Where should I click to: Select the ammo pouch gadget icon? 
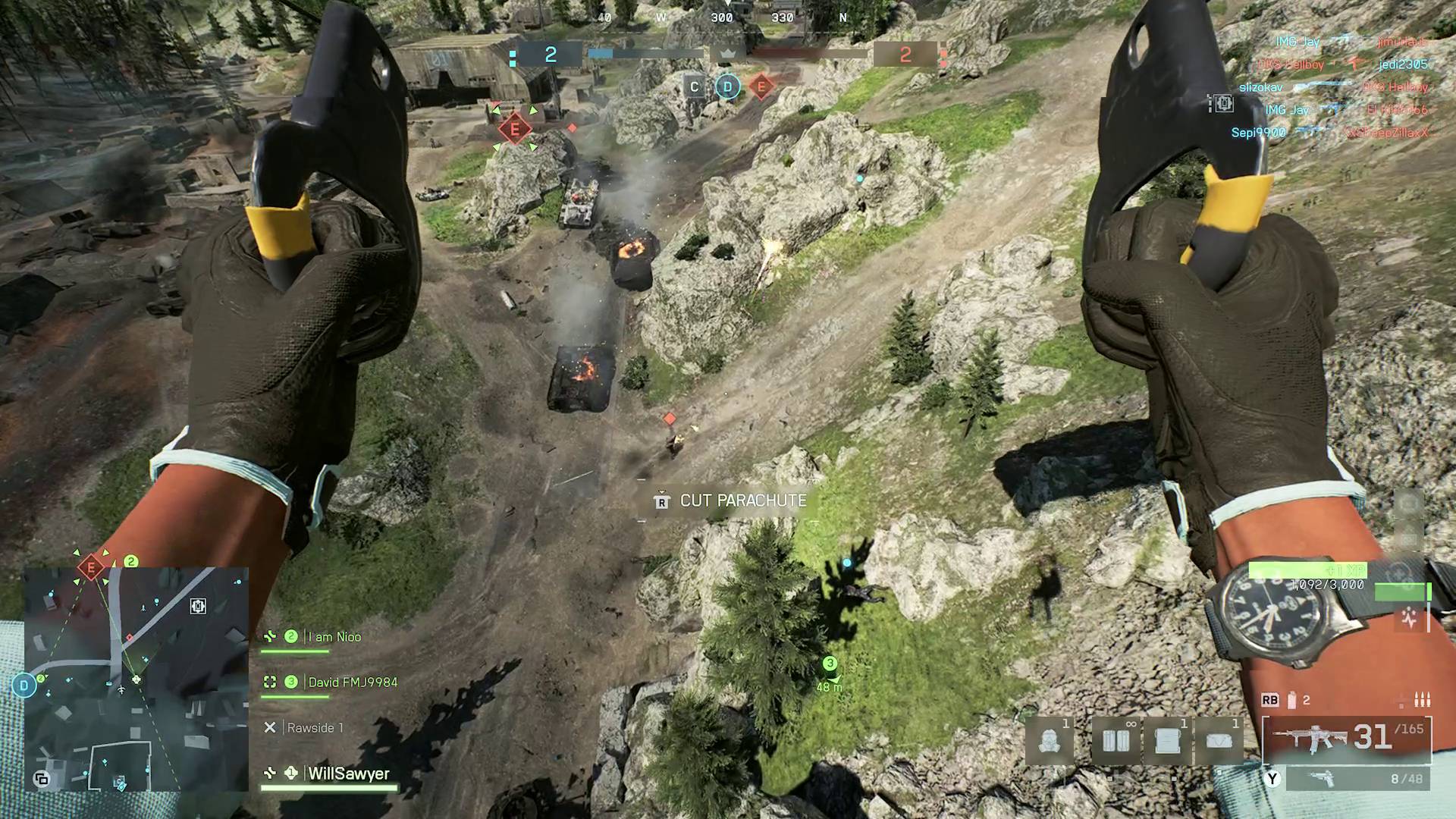(x=1116, y=739)
